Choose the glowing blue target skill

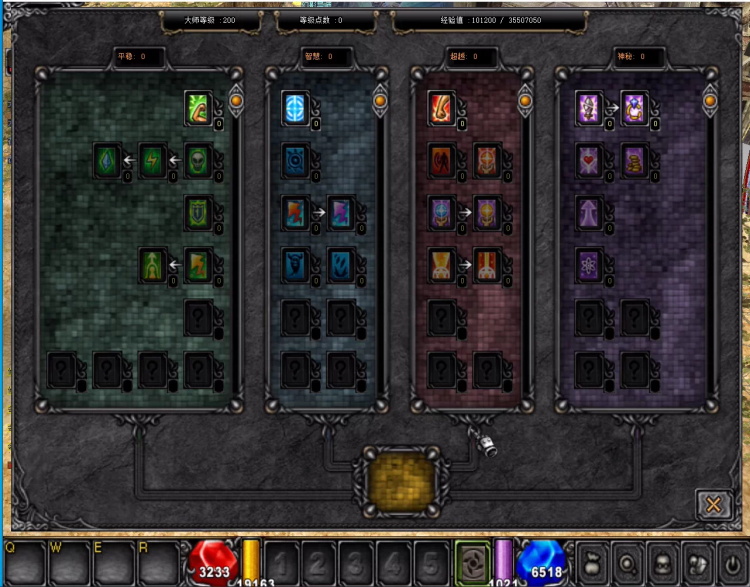coord(295,107)
